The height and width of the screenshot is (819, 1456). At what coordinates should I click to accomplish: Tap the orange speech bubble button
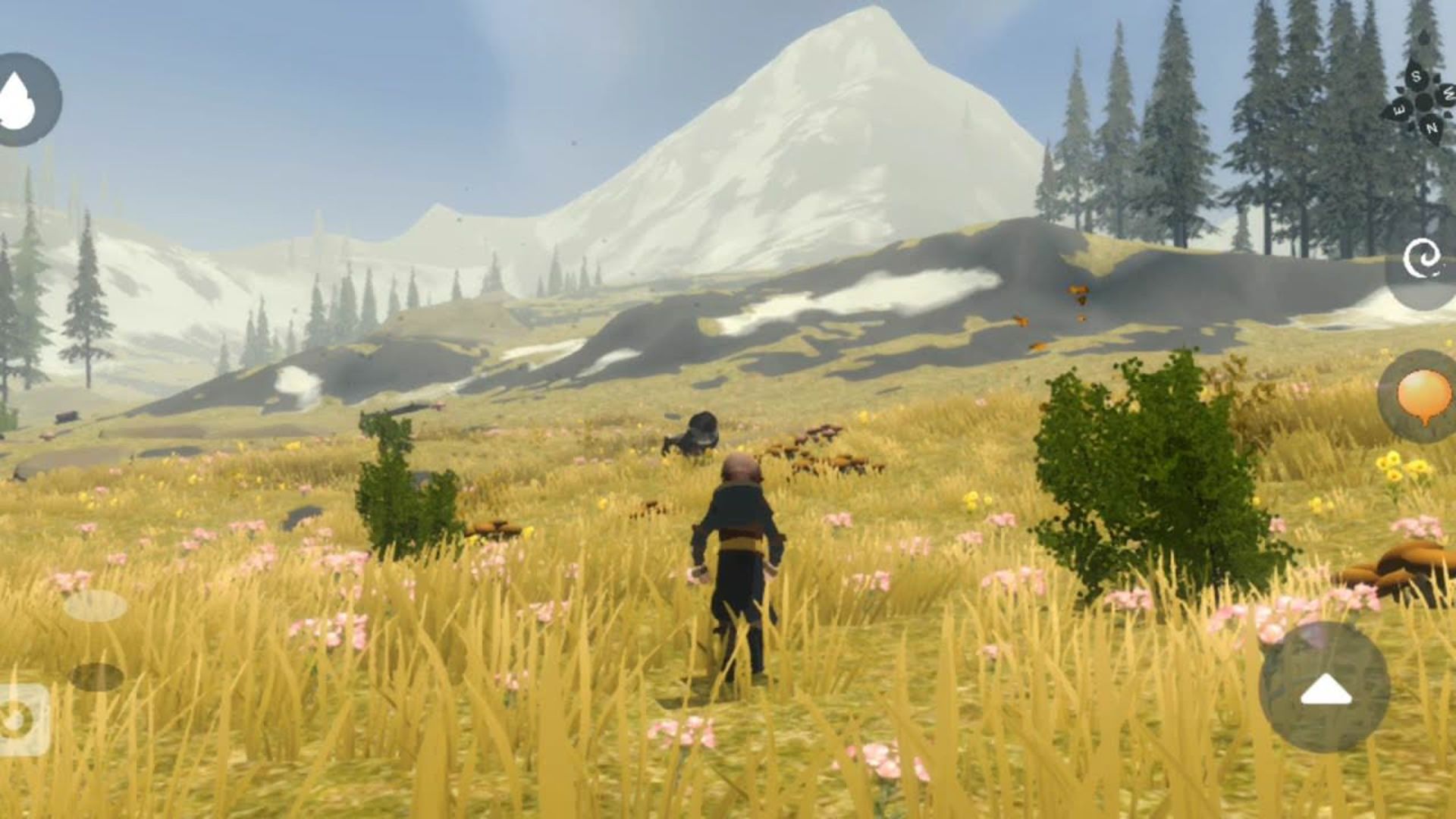click(1423, 395)
